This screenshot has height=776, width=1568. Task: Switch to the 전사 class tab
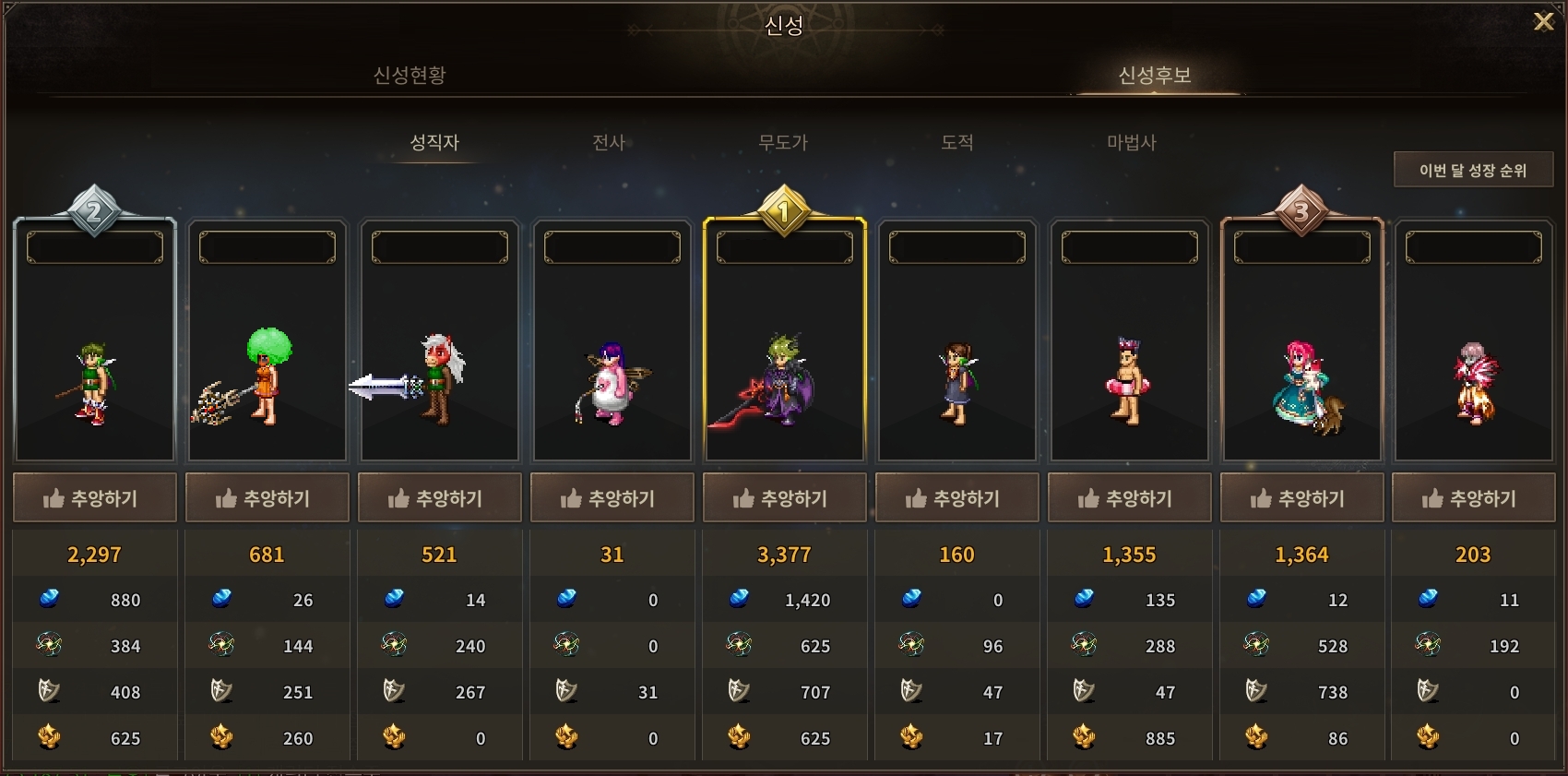click(609, 142)
